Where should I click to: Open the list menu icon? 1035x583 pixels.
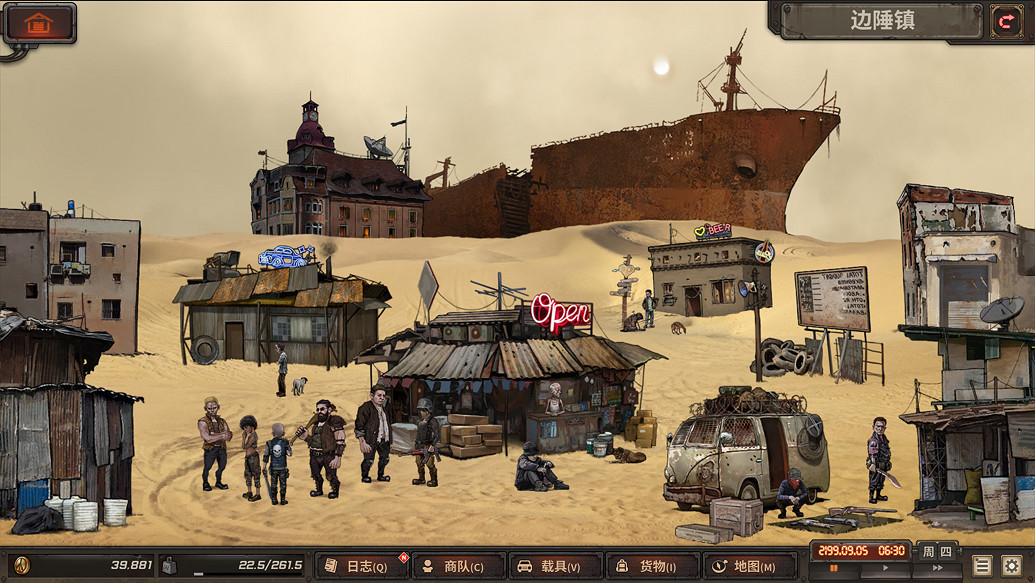[982, 565]
